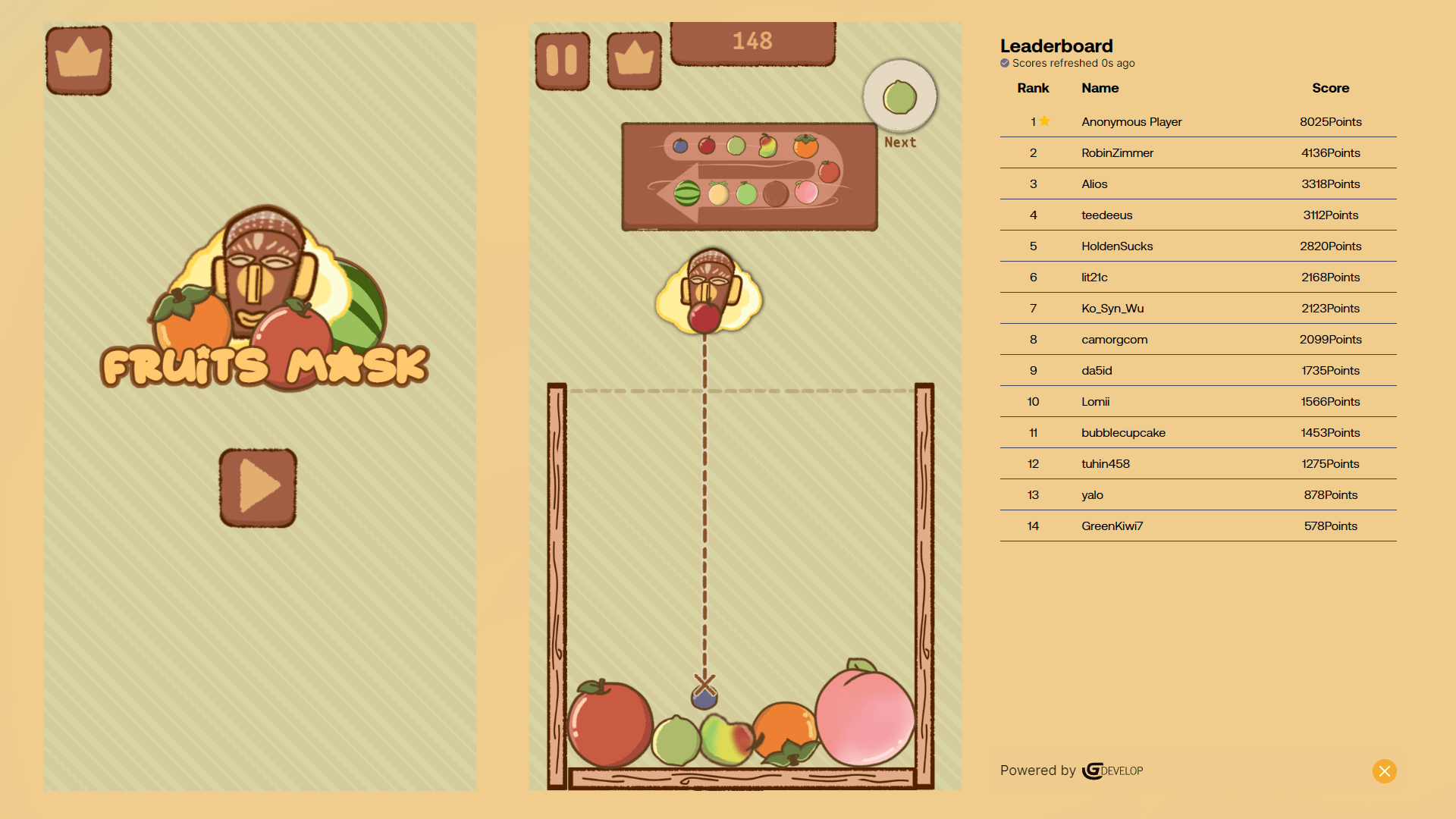Image resolution: width=1456 pixels, height=819 pixels.
Task: Click the green checkmark beside scores refreshed
Action: pos(1004,64)
